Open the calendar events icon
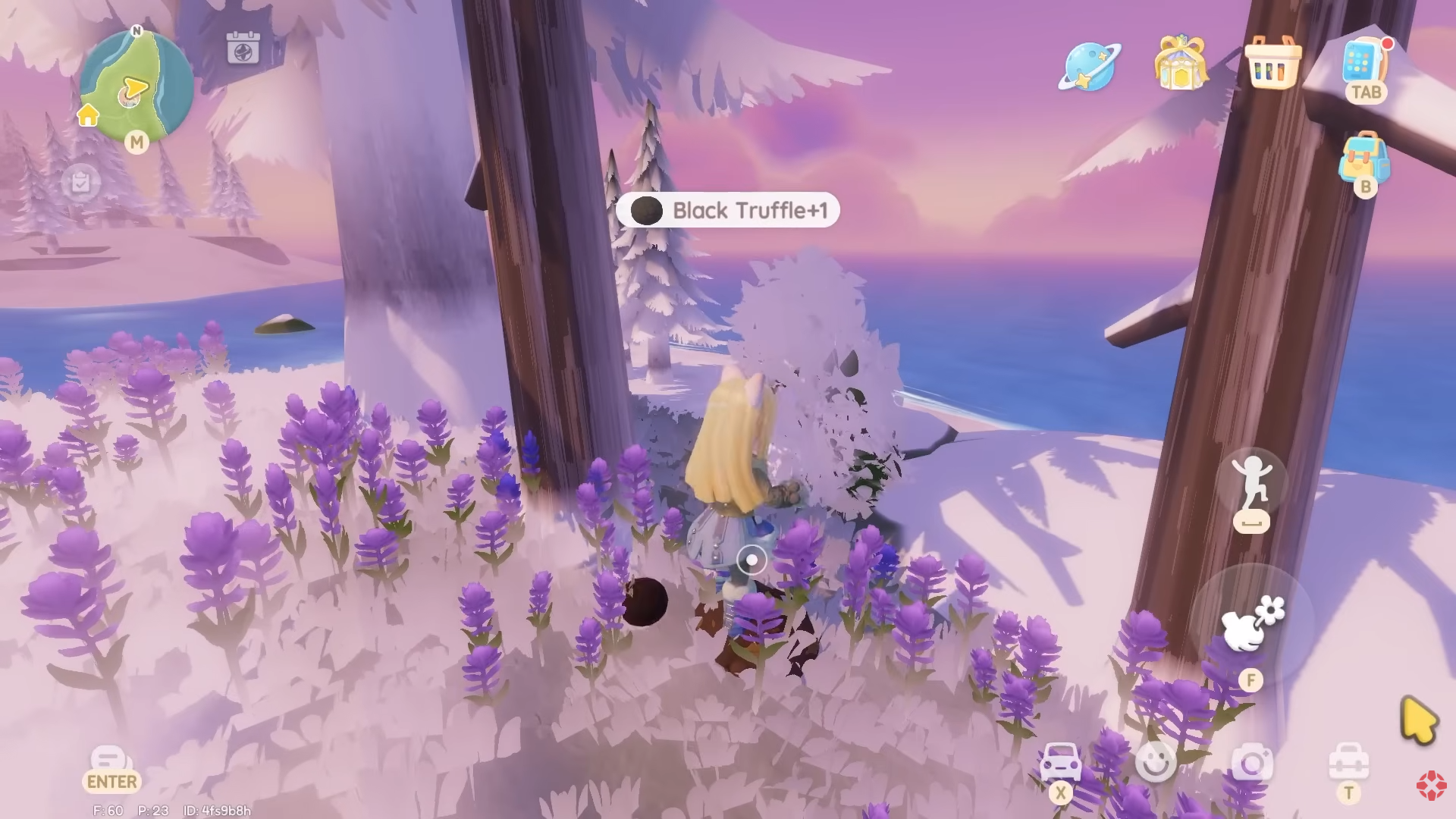This screenshot has height=819, width=1456. click(243, 48)
